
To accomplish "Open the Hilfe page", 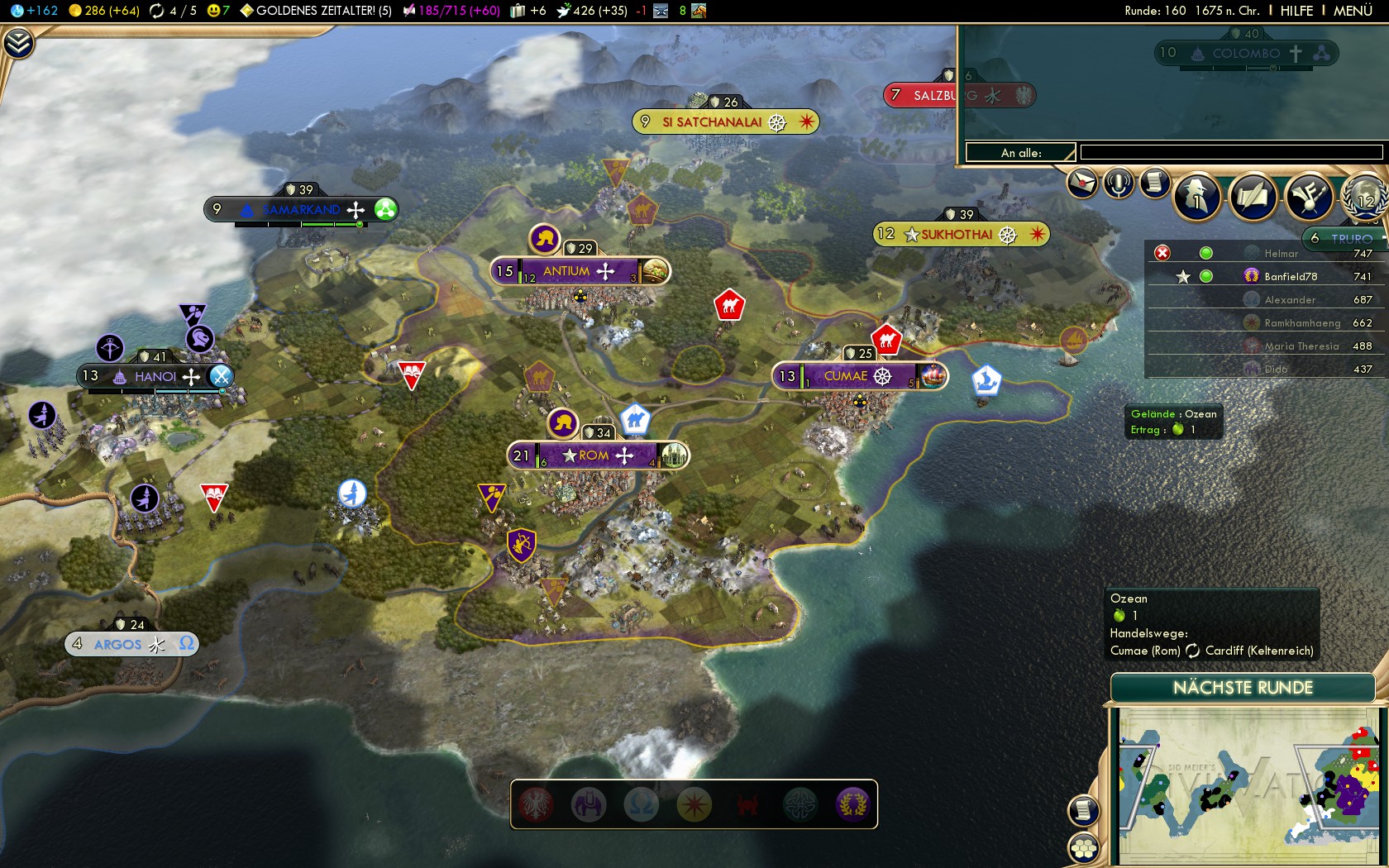I will point(1296,11).
